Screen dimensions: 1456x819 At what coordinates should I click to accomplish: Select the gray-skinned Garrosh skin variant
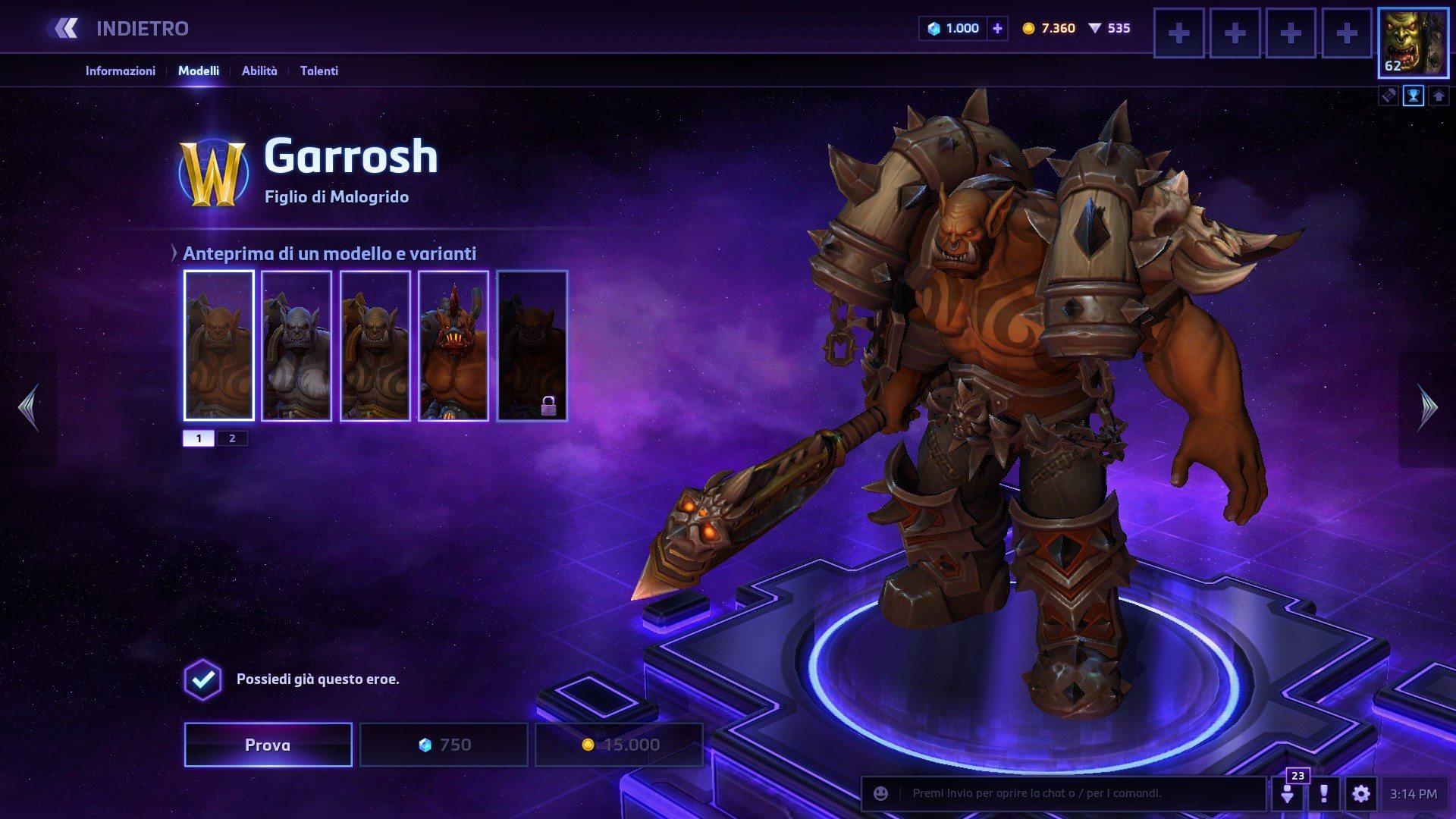[297, 345]
